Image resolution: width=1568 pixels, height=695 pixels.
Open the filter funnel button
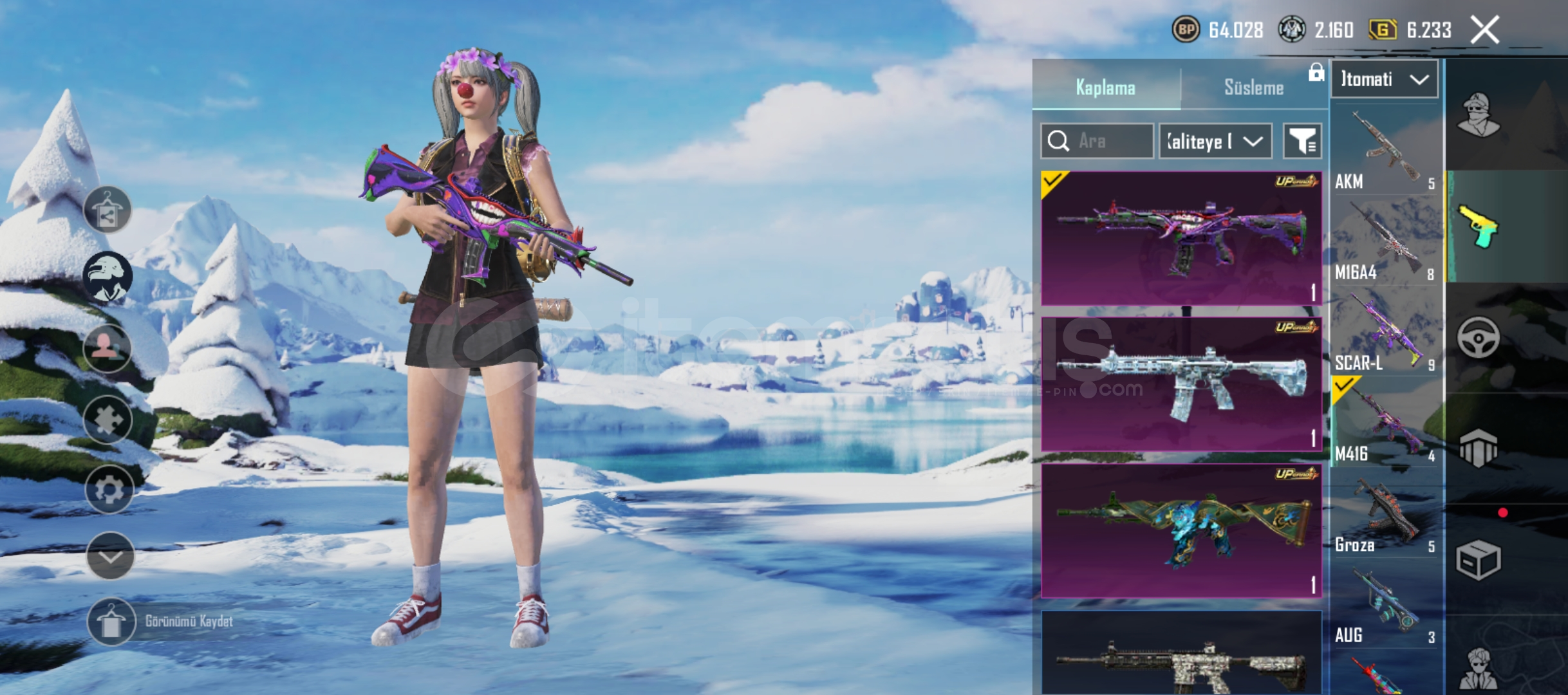point(1302,141)
